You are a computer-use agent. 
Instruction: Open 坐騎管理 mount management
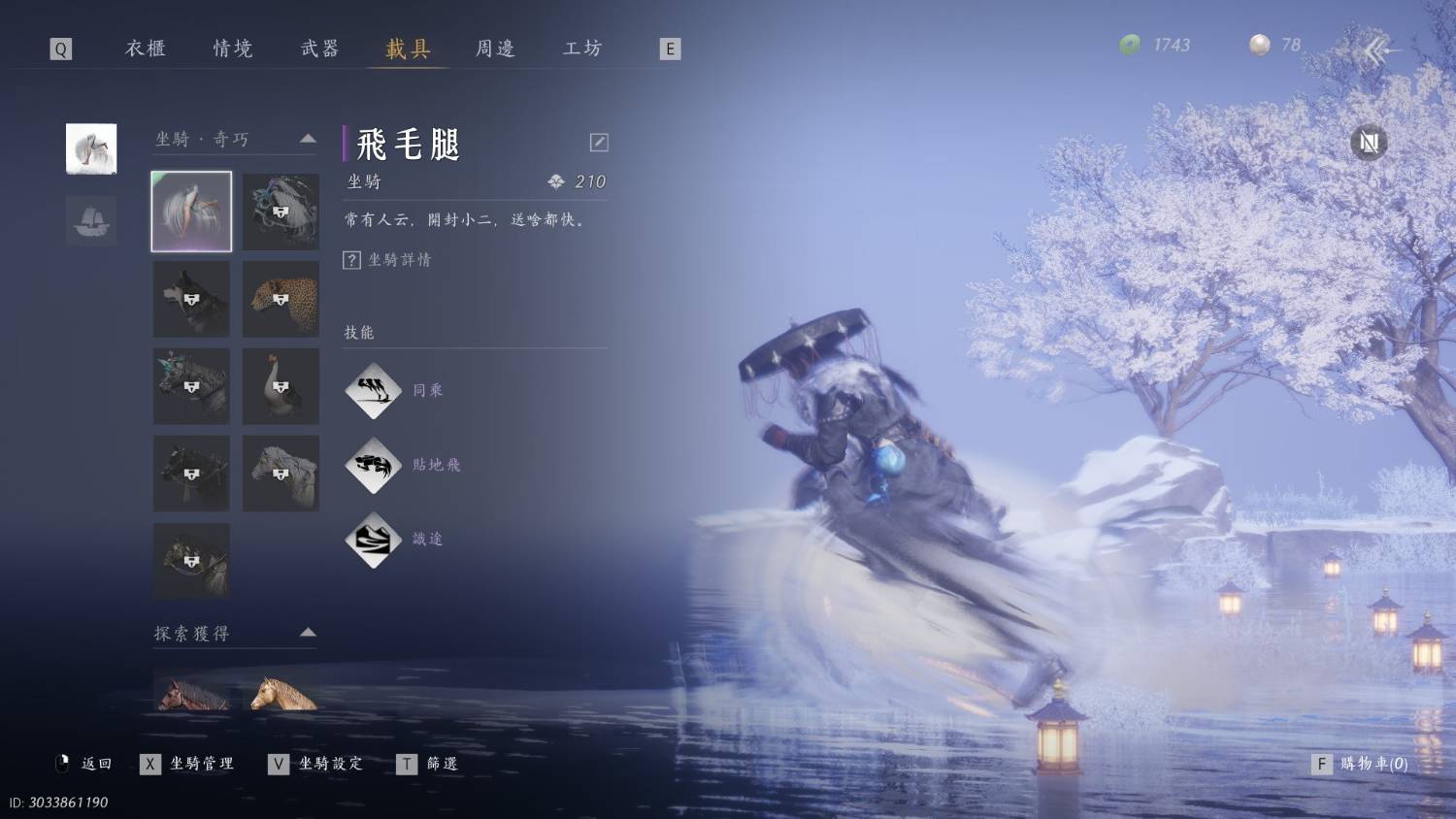pos(190,764)
